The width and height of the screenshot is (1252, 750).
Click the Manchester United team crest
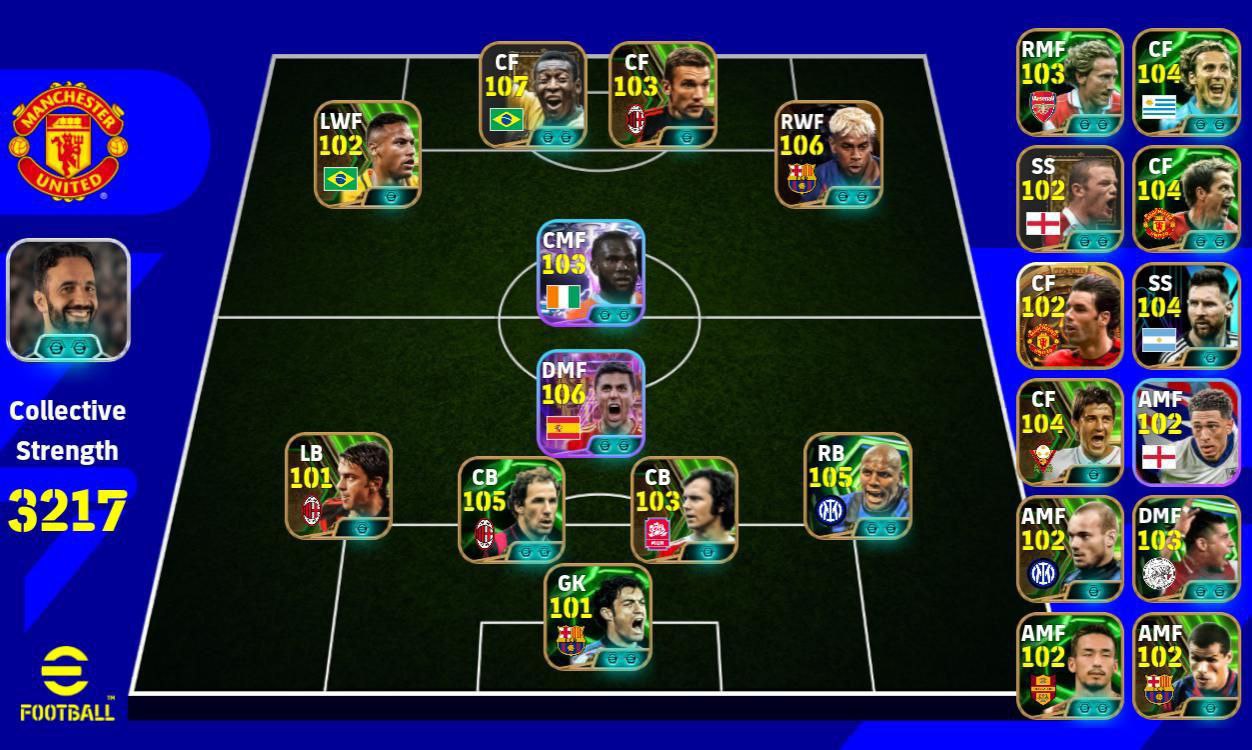click(x=68, y=141)
